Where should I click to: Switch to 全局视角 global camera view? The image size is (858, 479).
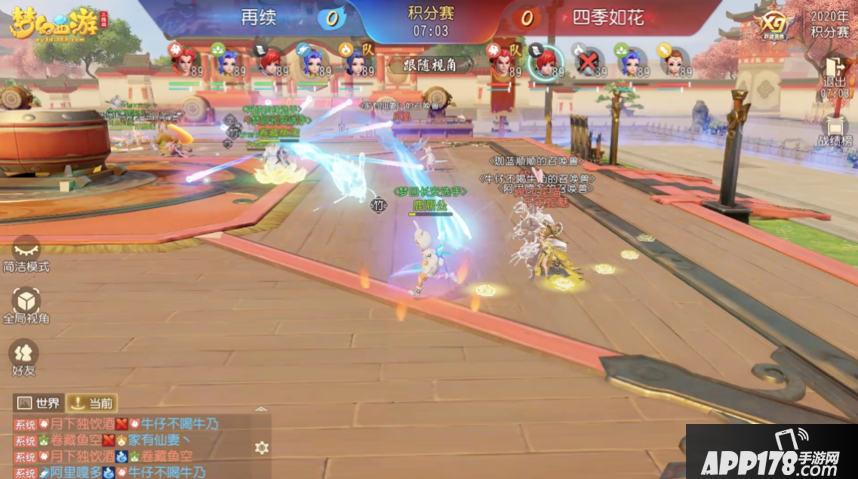coord(25,303)
